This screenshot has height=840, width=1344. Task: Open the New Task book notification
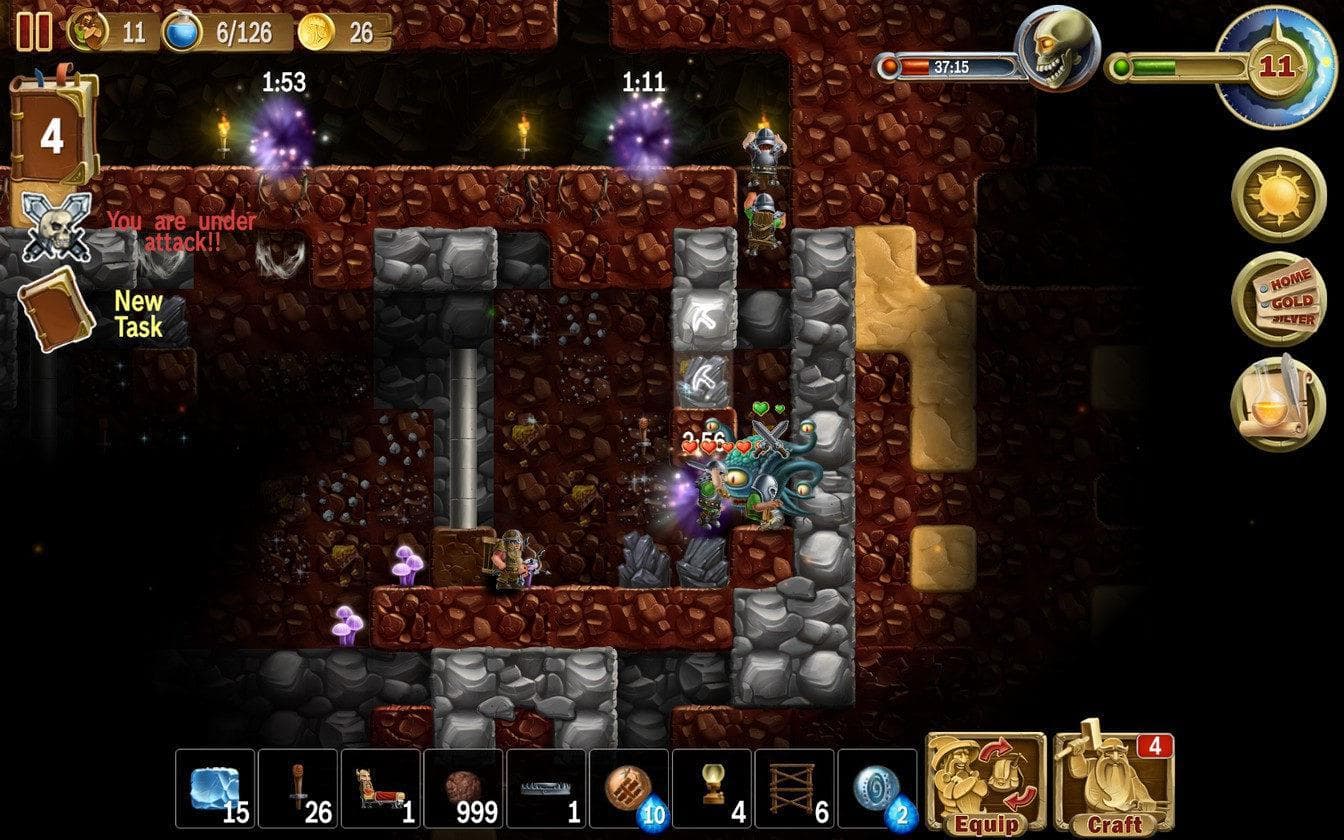57,308
